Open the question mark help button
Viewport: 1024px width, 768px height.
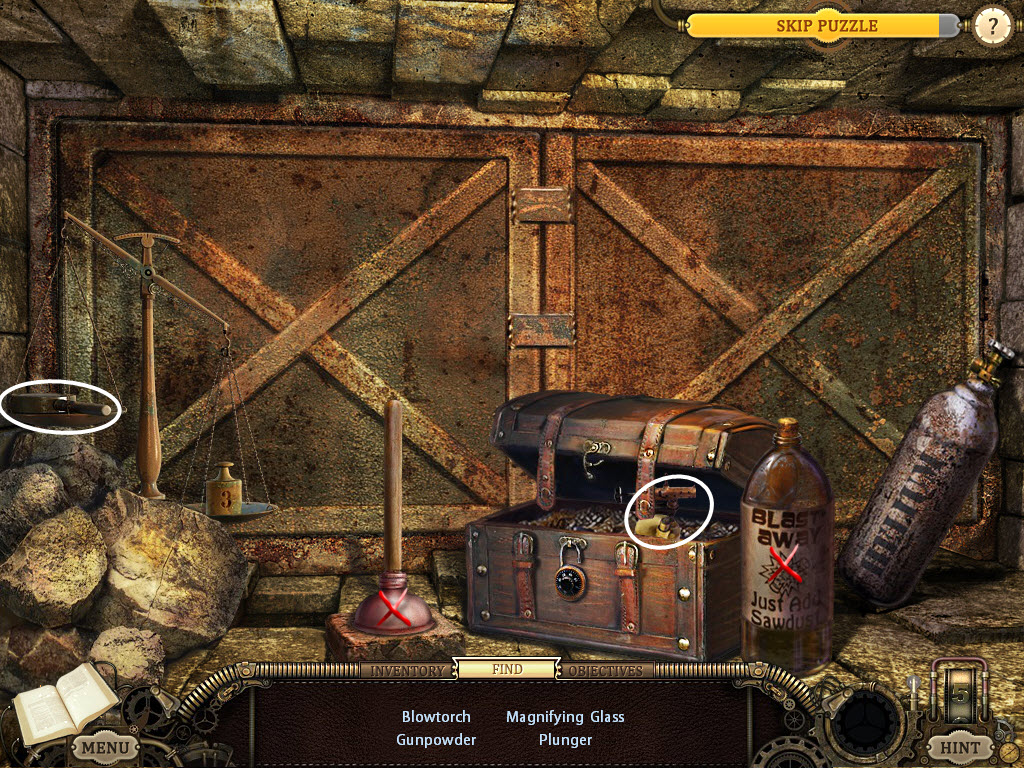[x=992, y=27]
